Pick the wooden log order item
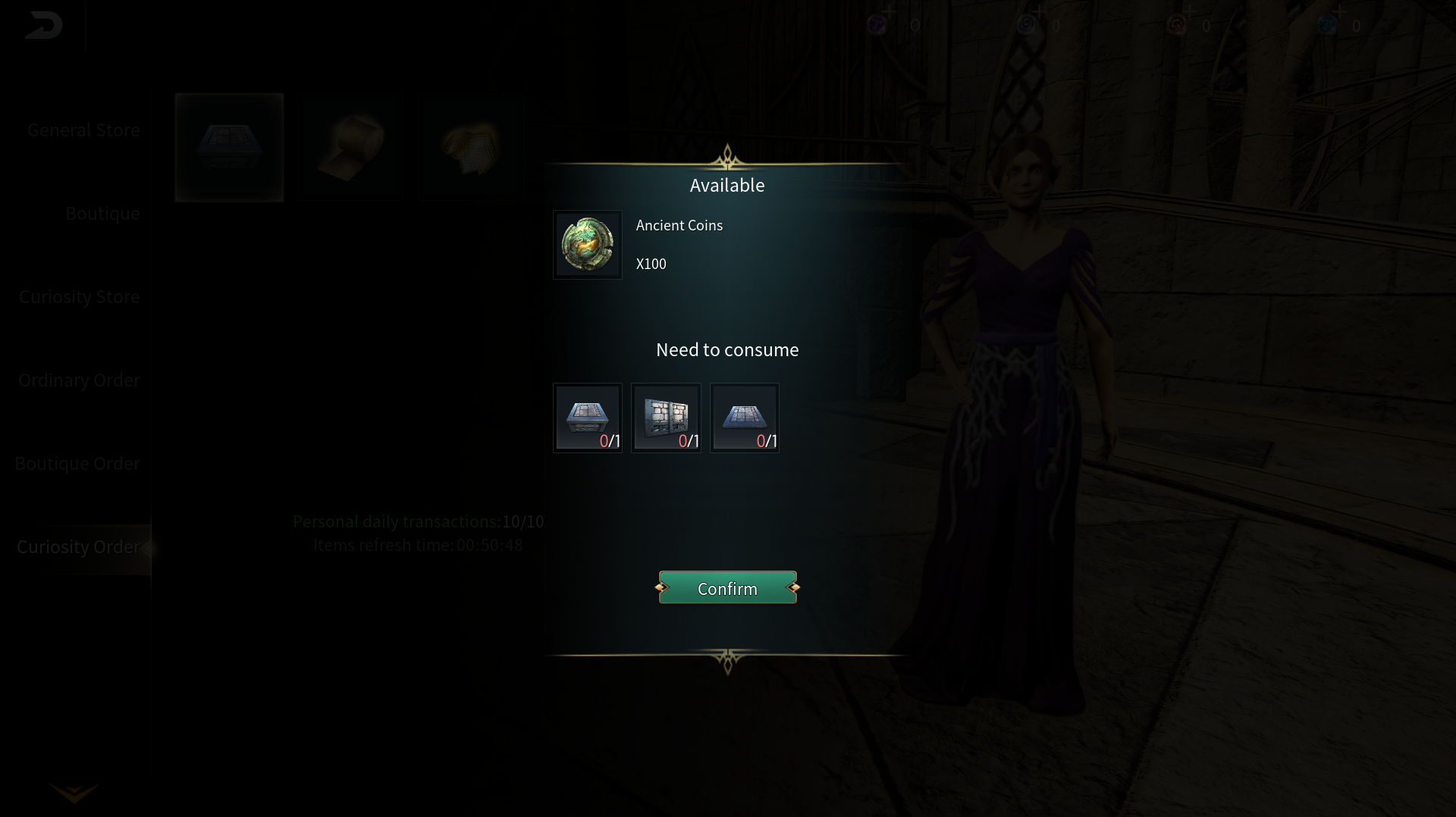 tap(351, 148)
